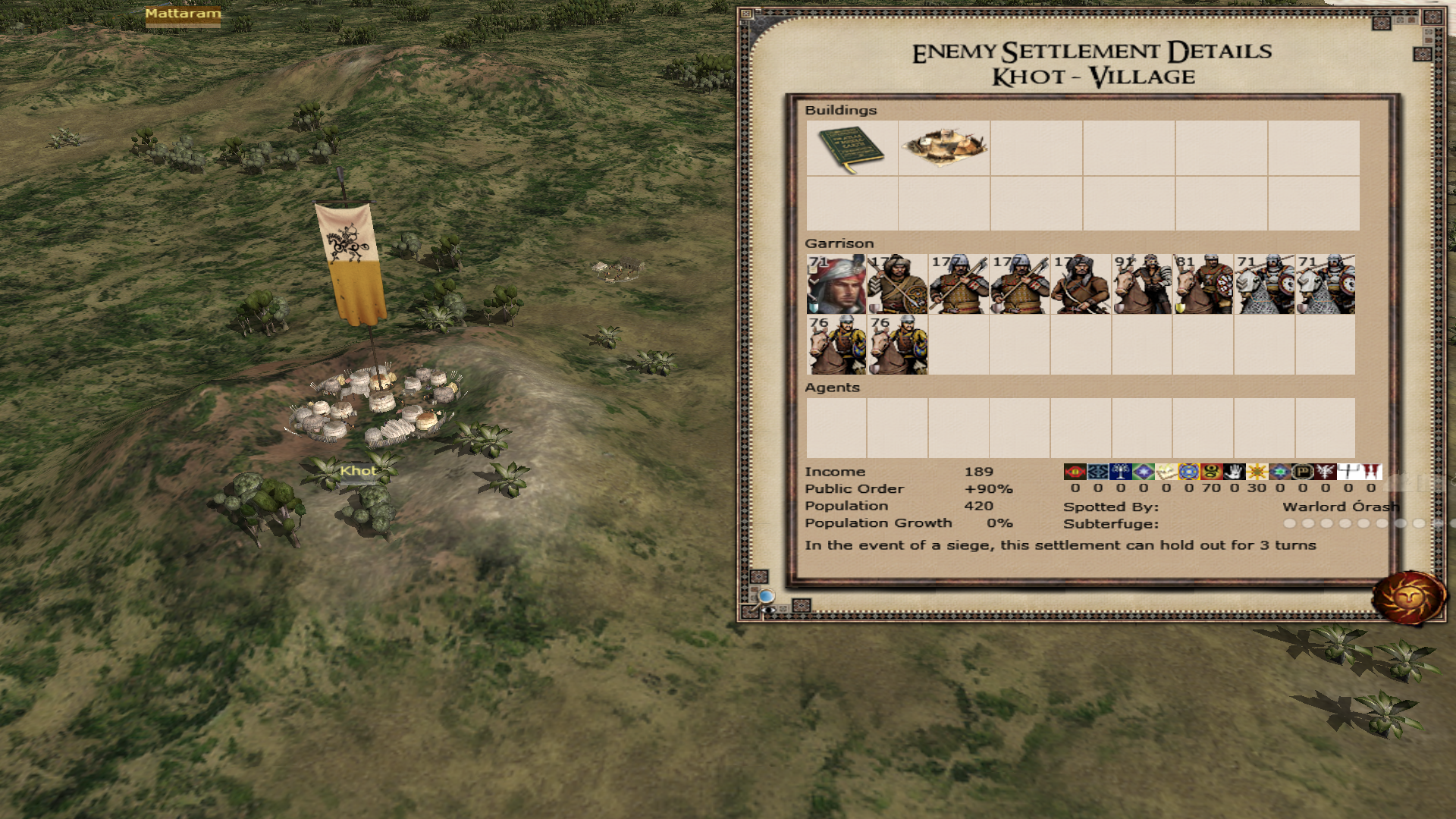The height and width of the screenshot is (819, 1456).
Task: Select the 91-strong horseman unit card
Action: (x=1142, y=284)
